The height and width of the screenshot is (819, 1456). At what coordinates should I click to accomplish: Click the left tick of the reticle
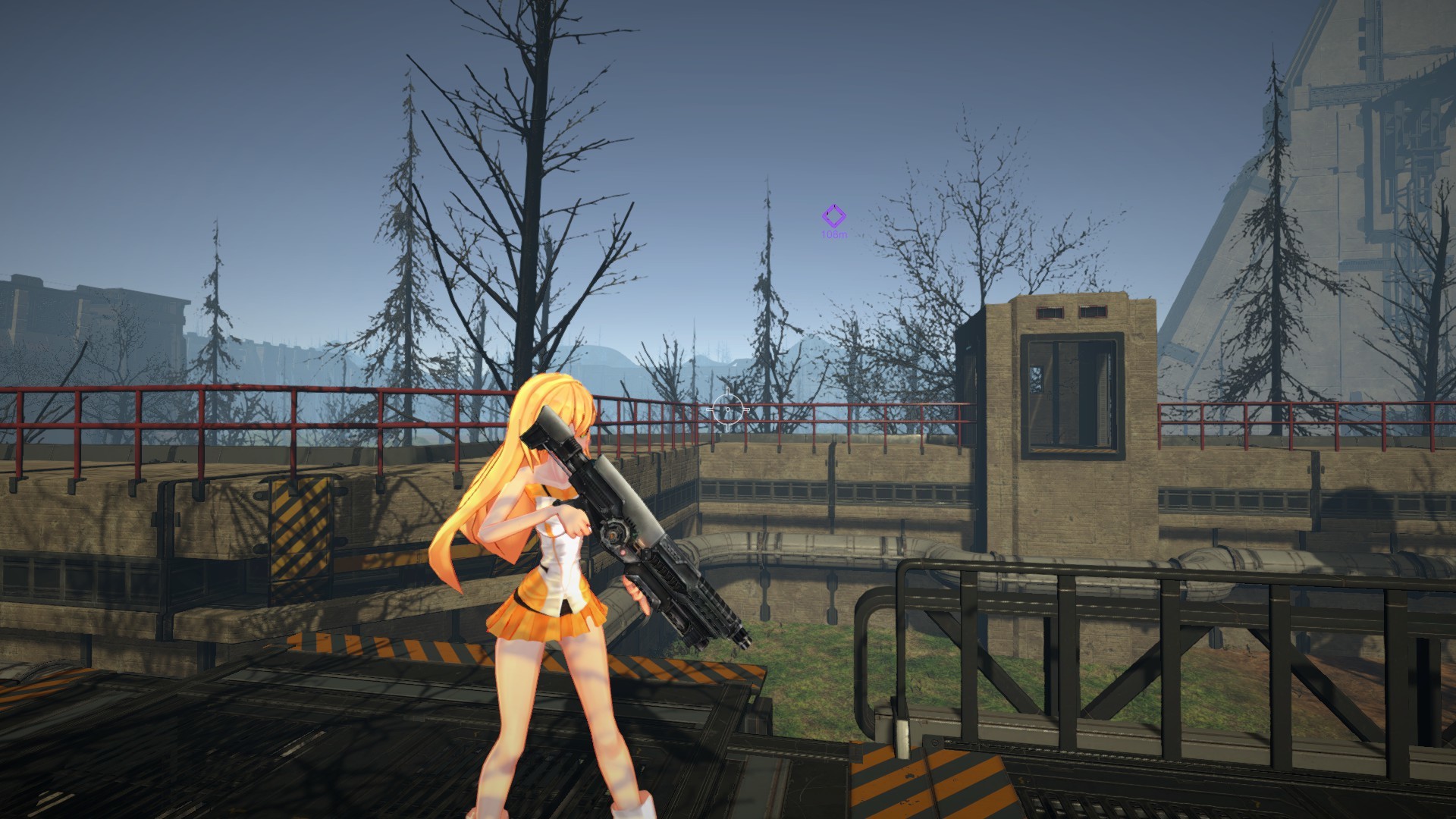click(x=709, y=409)
